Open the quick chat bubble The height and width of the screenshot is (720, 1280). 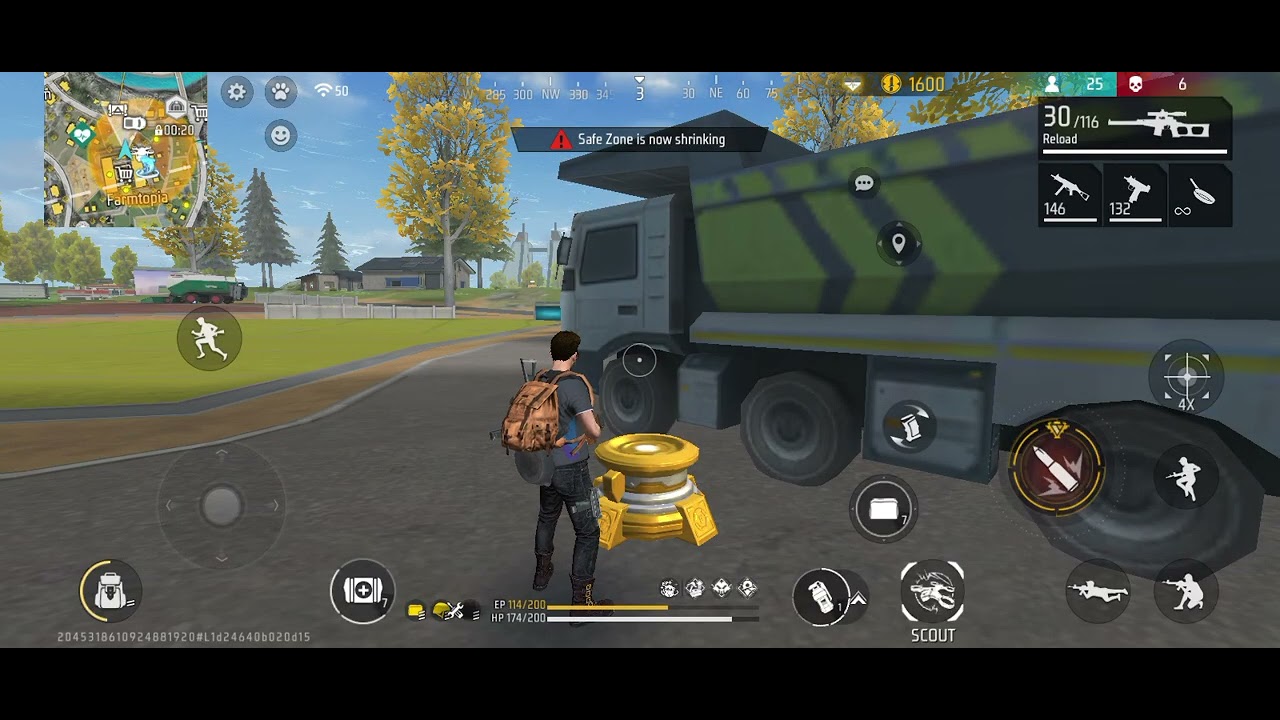click(x=864, y=183)
